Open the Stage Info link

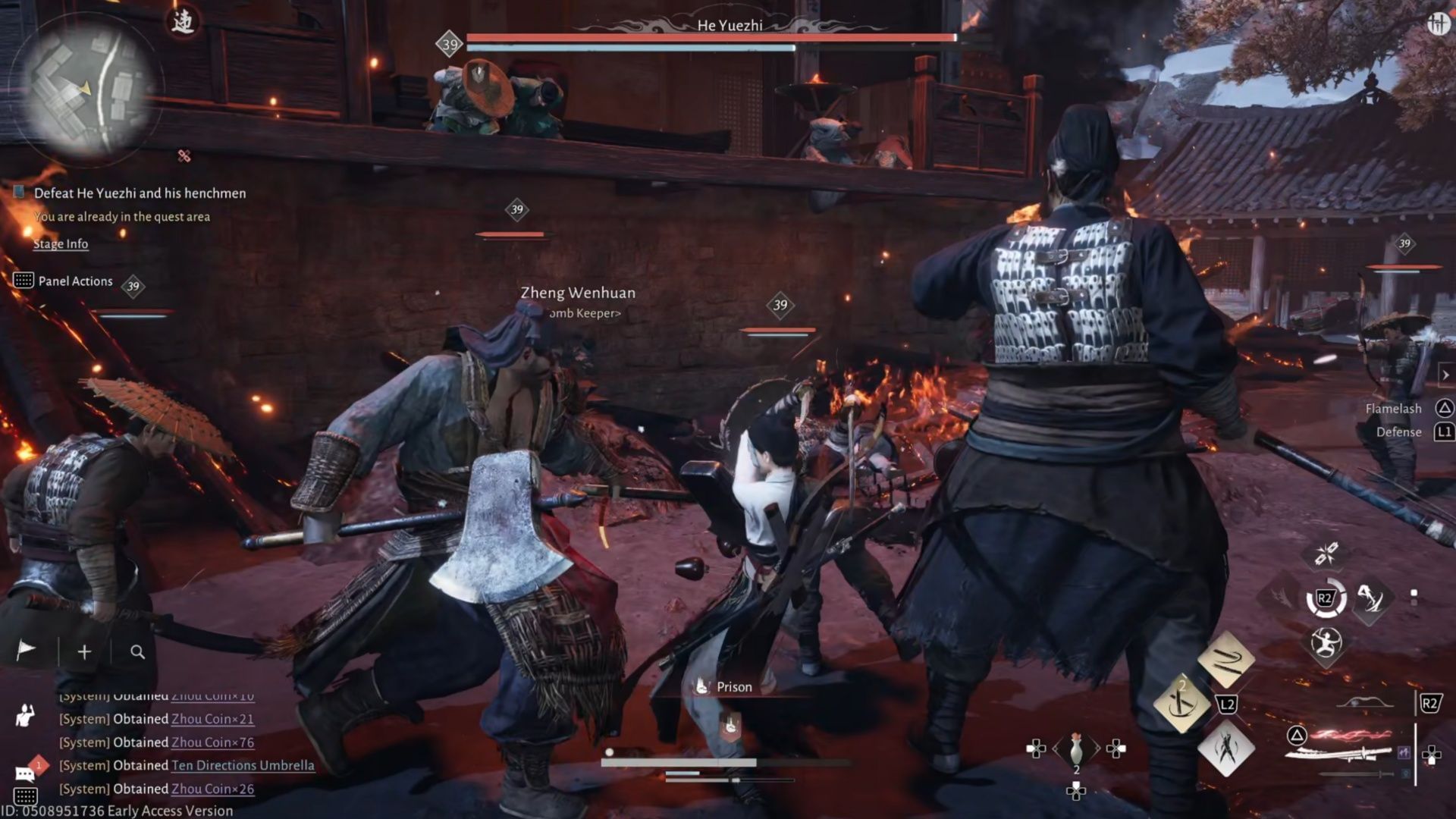[60, 244]
